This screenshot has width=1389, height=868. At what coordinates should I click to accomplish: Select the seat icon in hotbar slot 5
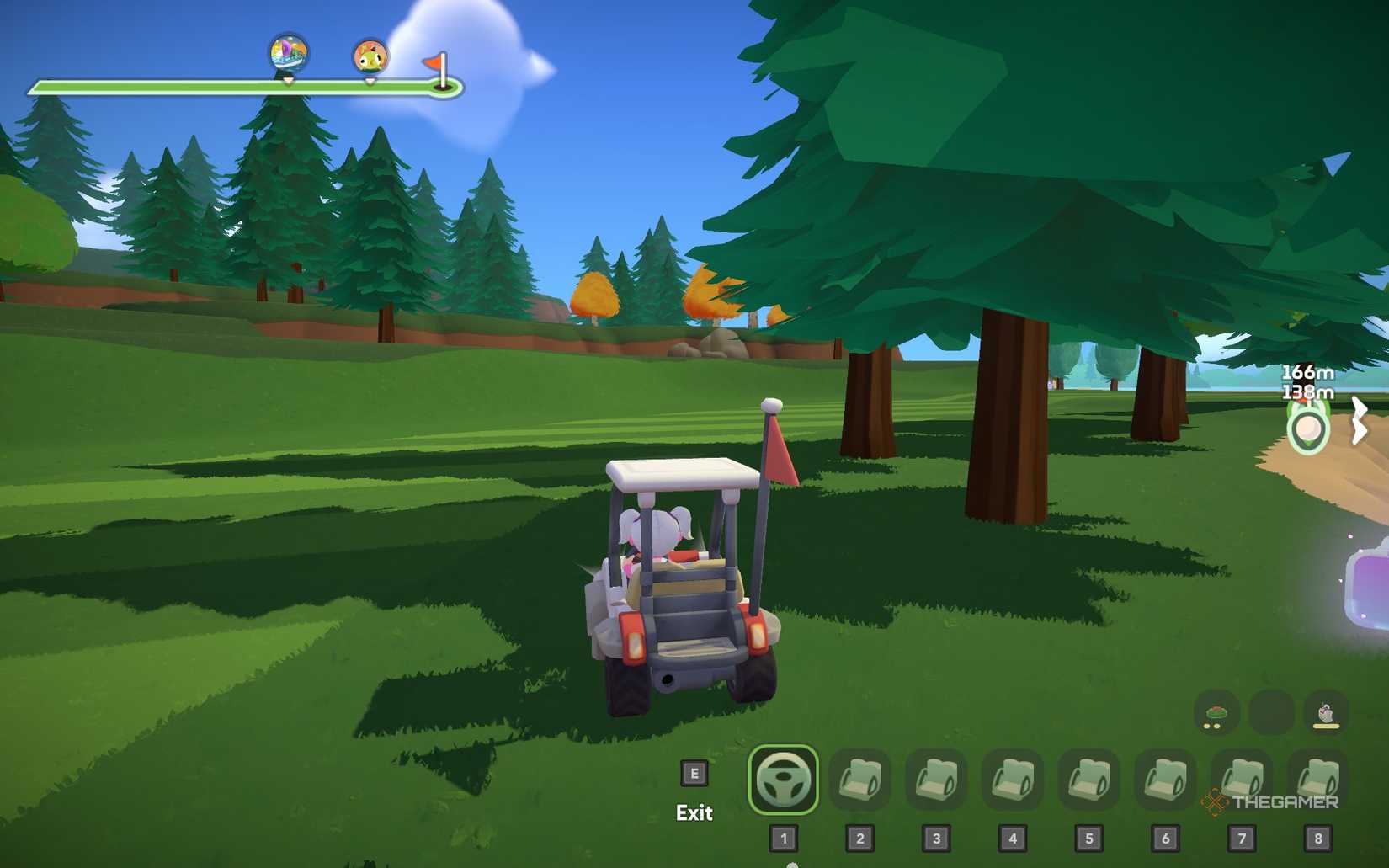1088,780
